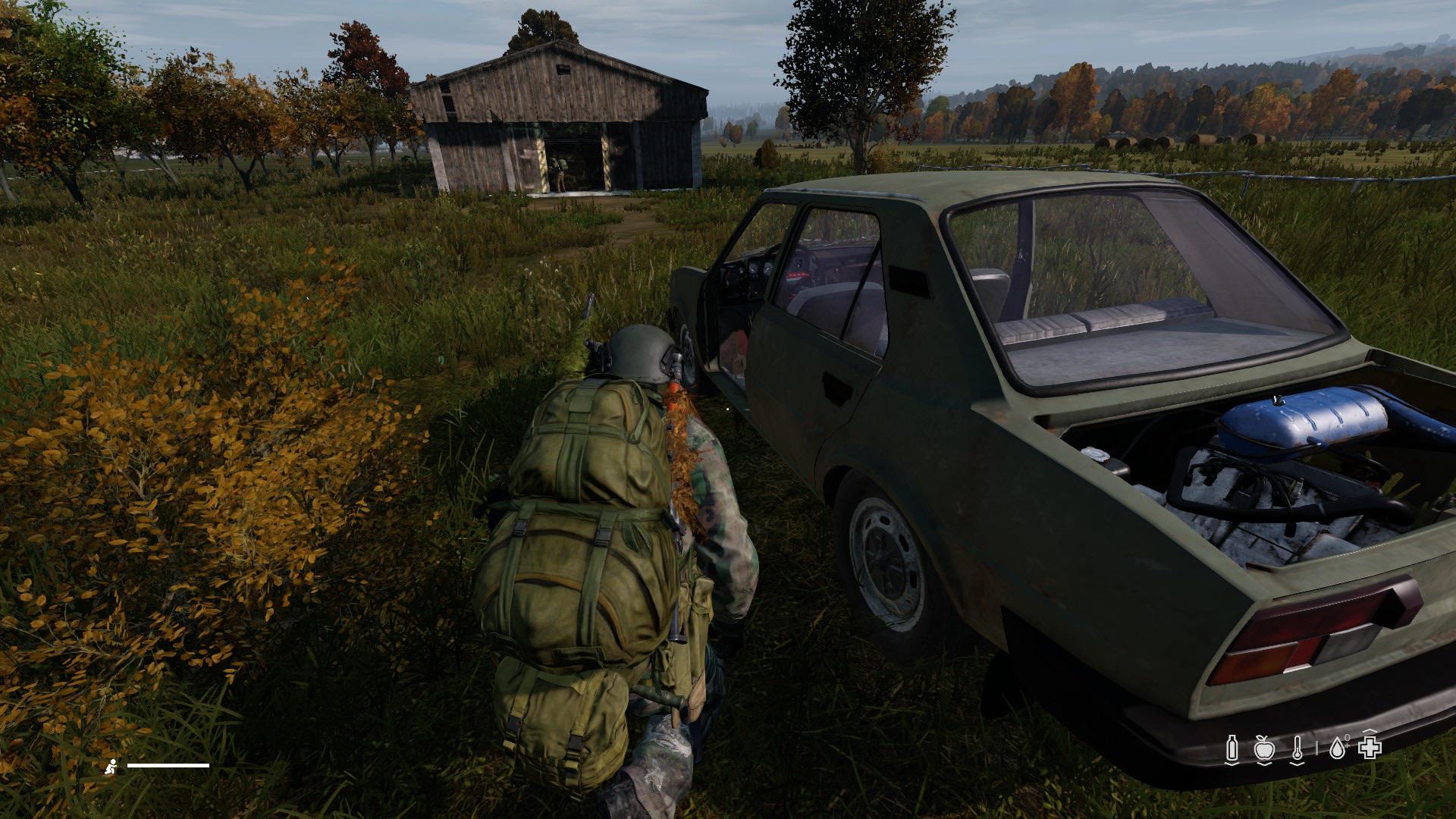
Task: Click the hydration bottle status icon
Action: pyautogui.click(x=1232, y=748)
